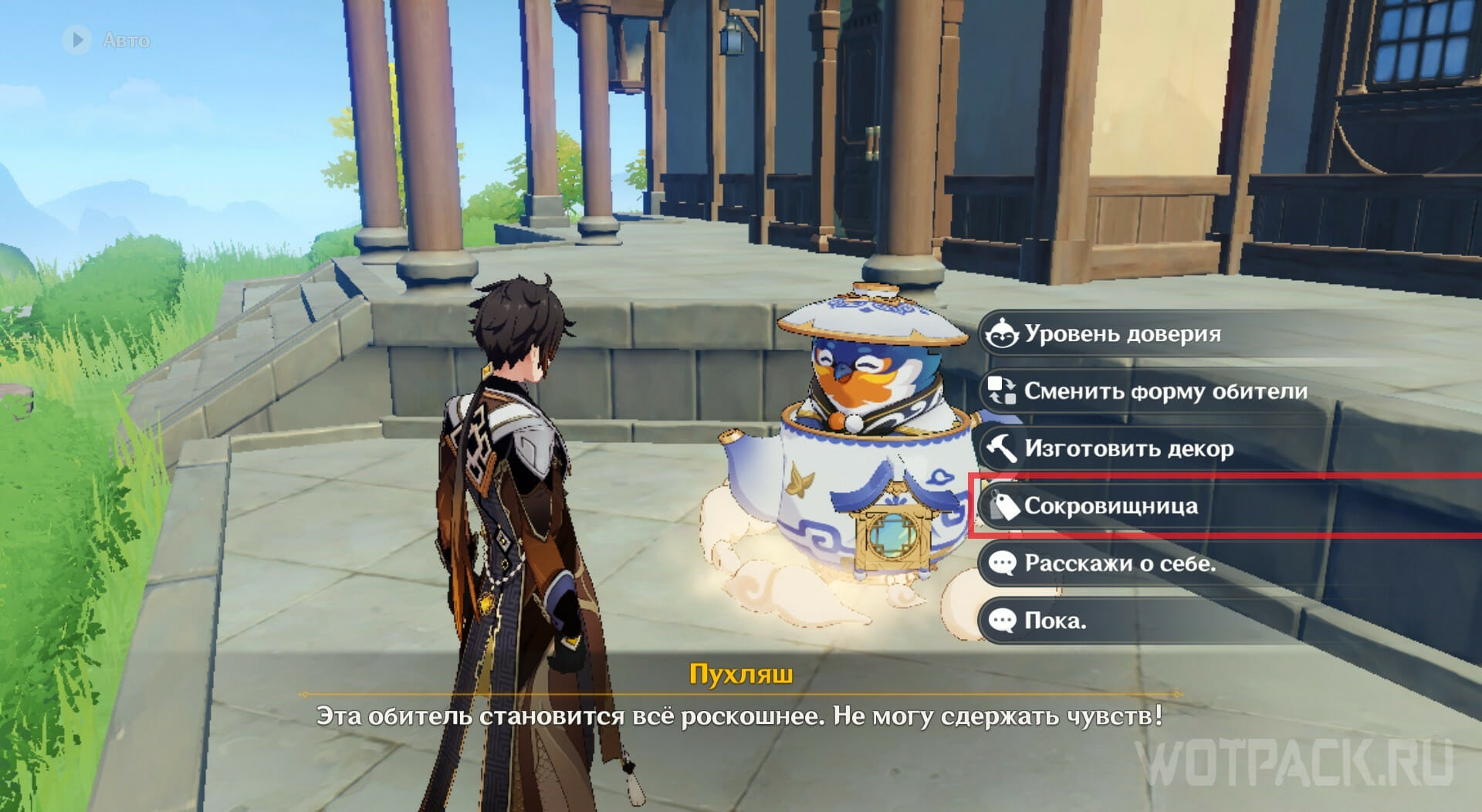Viewport: 1482px width, 812px height.
Task: Pick the Расскажи о себе reply
Action: pyautogui.click(x=1119, y=563)
